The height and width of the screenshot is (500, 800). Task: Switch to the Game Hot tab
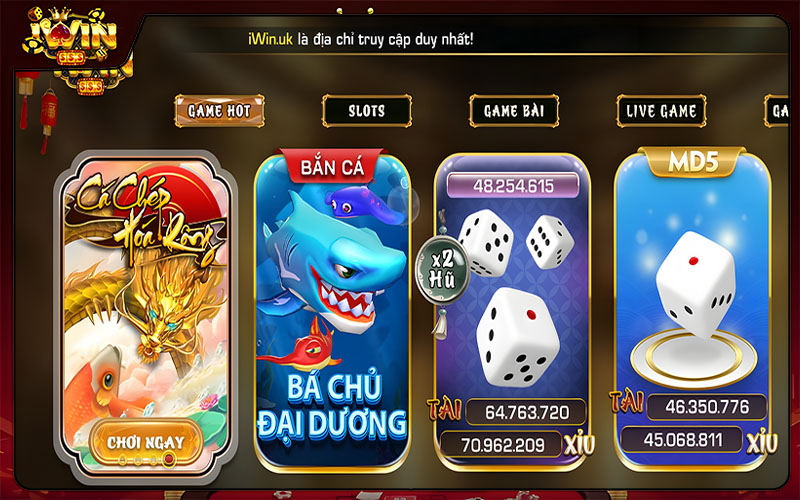coord(220,110)
